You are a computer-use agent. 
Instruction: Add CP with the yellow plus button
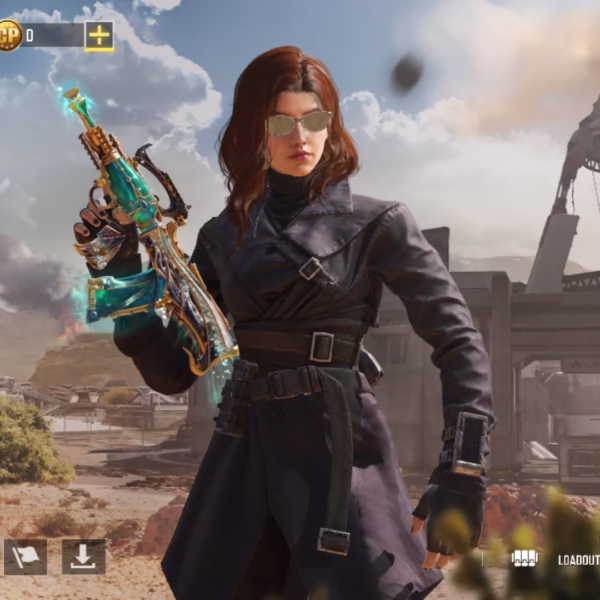(x=99, y=36)
